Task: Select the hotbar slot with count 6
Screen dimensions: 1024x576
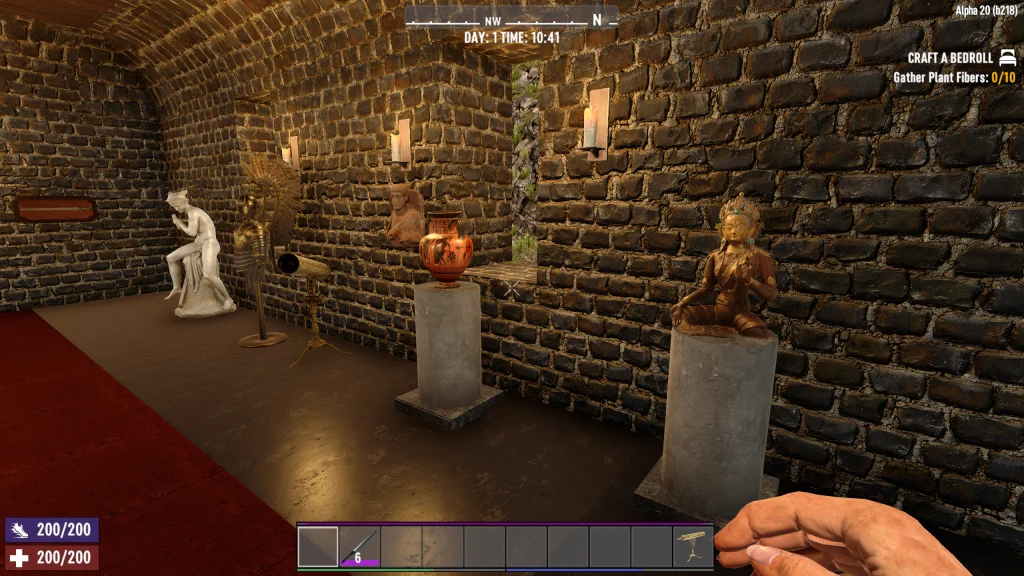Action: coord(359,547)
